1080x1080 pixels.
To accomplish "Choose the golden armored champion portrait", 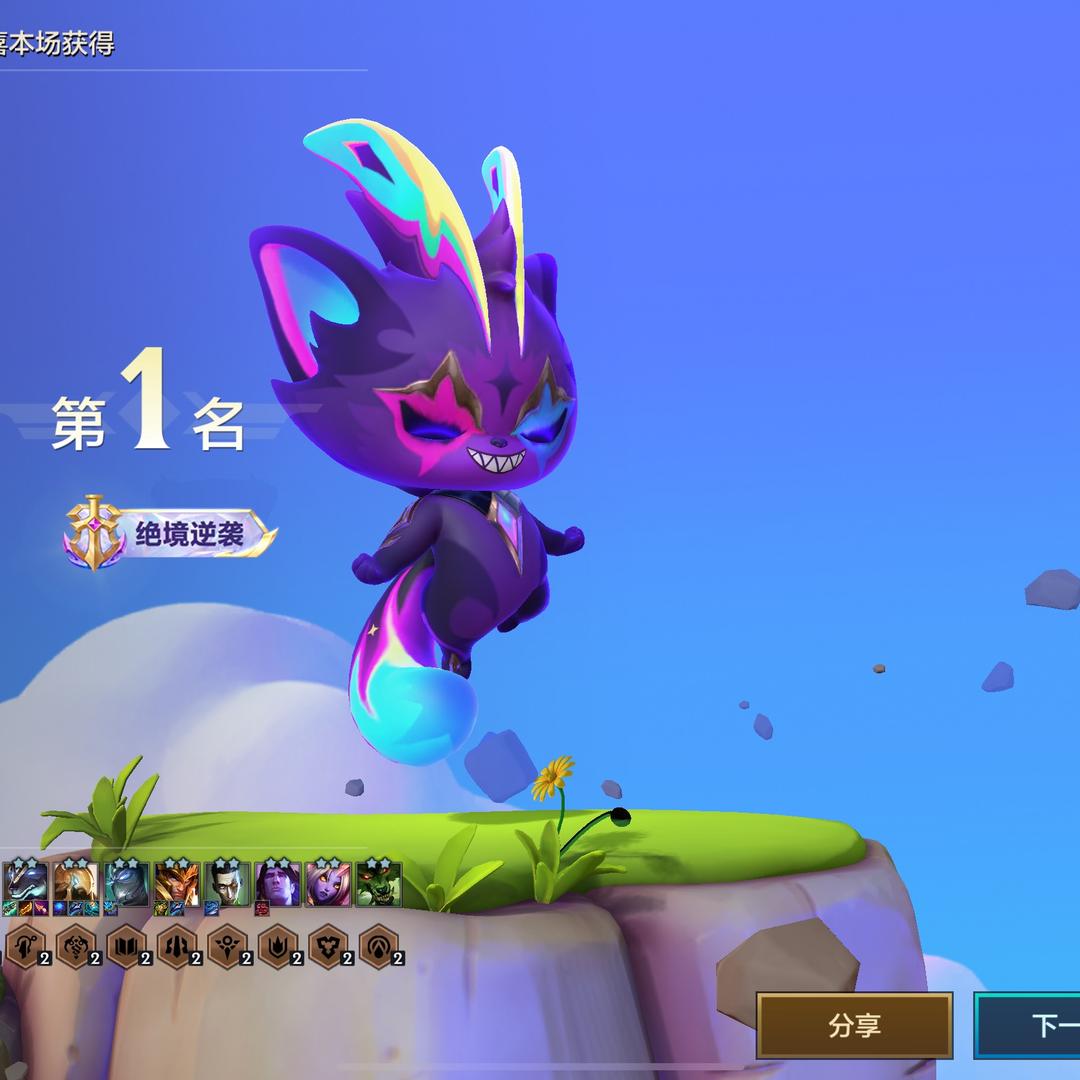I will click(76, 883).
